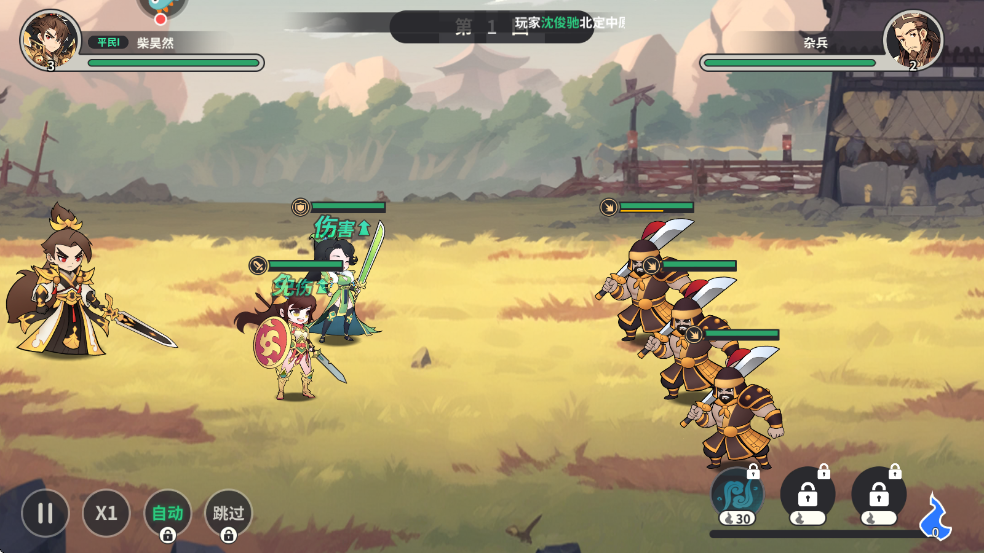Image resolution: width=984 pixels, height=553 pixels.
Task: Open the gear icon with red dot
Action: [x=160, y=8]
